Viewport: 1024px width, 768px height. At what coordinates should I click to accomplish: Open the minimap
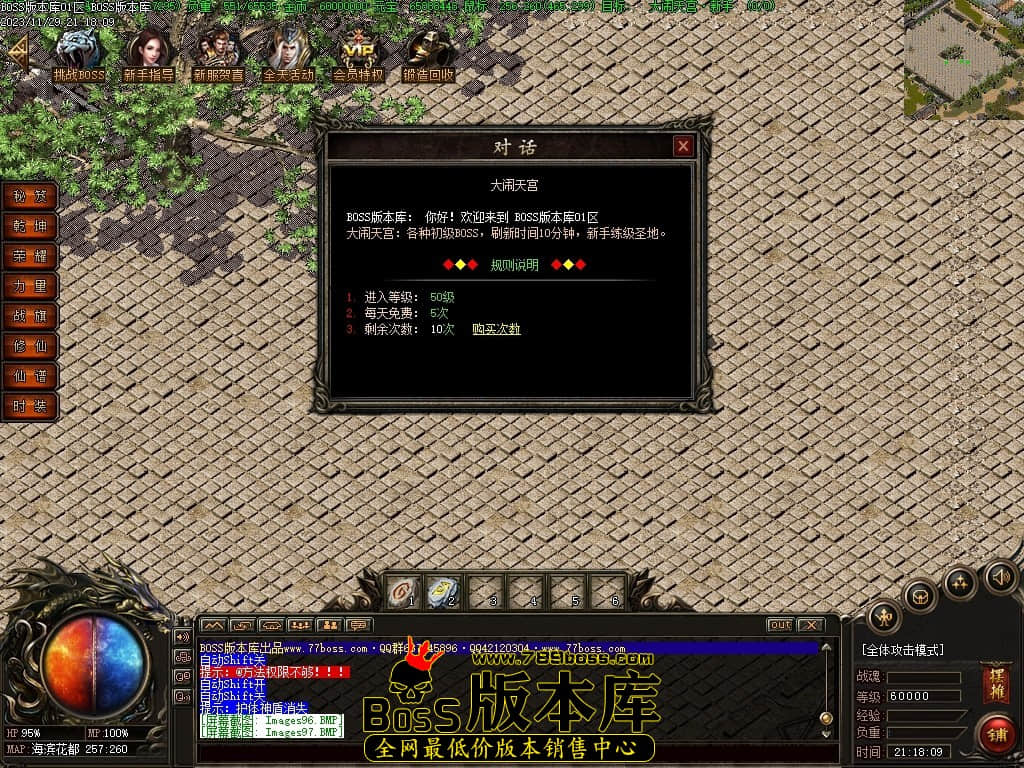tap(963, 59)
